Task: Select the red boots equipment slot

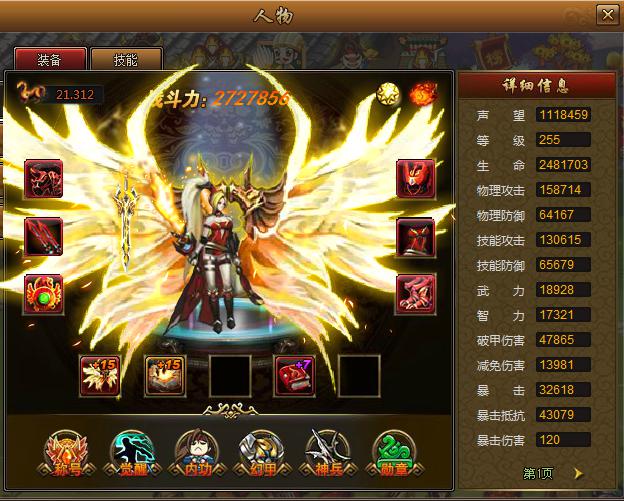Action: point(415,294)
